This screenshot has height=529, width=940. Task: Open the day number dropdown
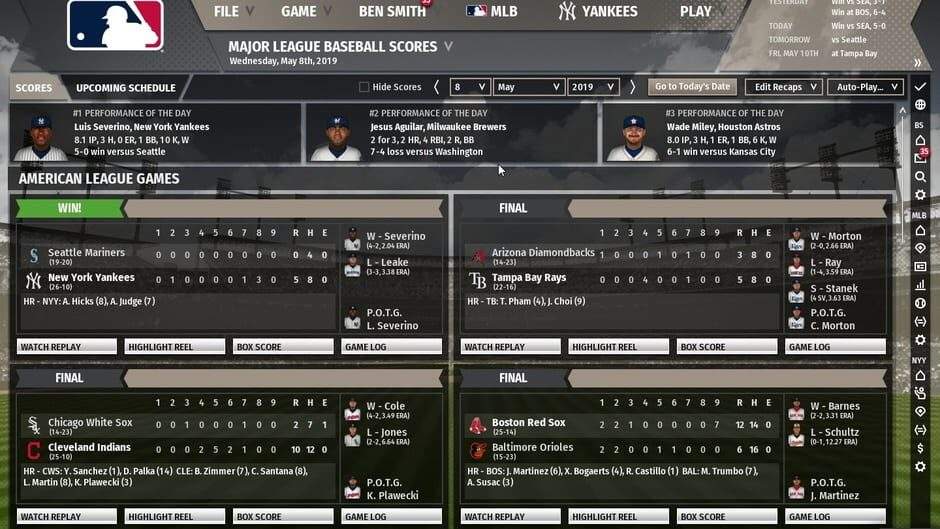(x=469, y=87)
